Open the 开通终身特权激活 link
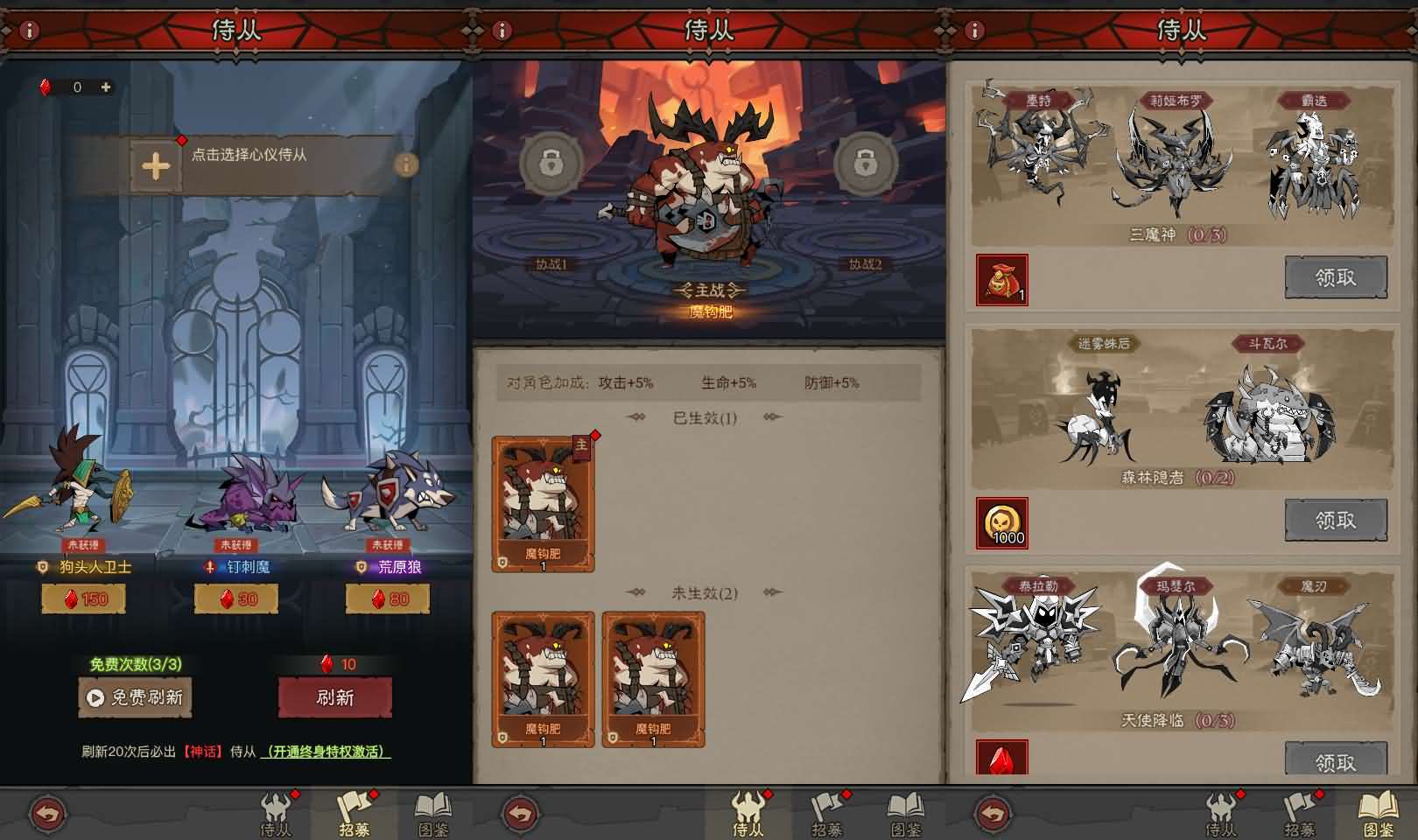1418x840 pixels. click(326, 753)
